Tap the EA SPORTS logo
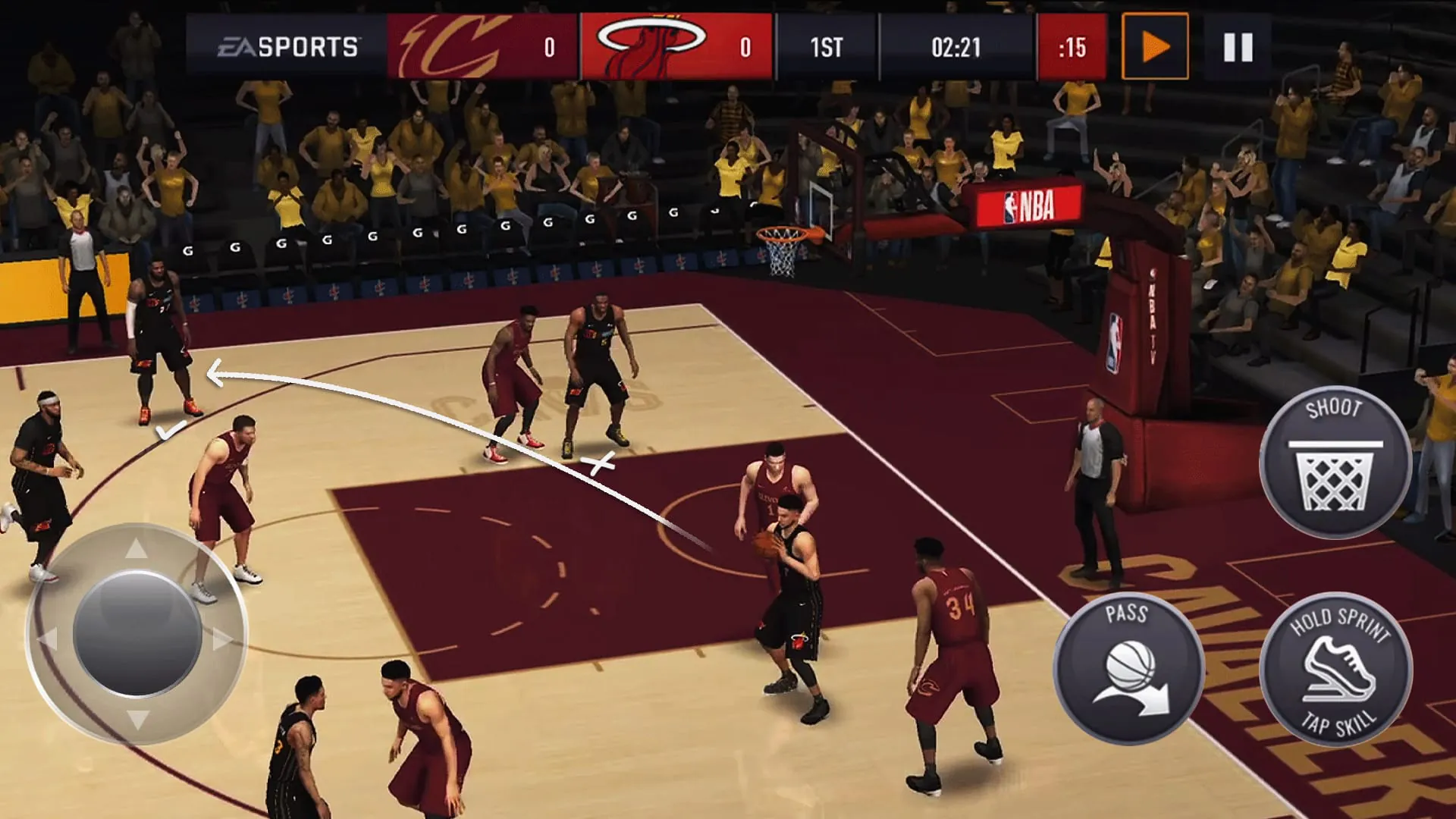The width and height of the screenshot is (1456, 819). click(x=290, y=47)
